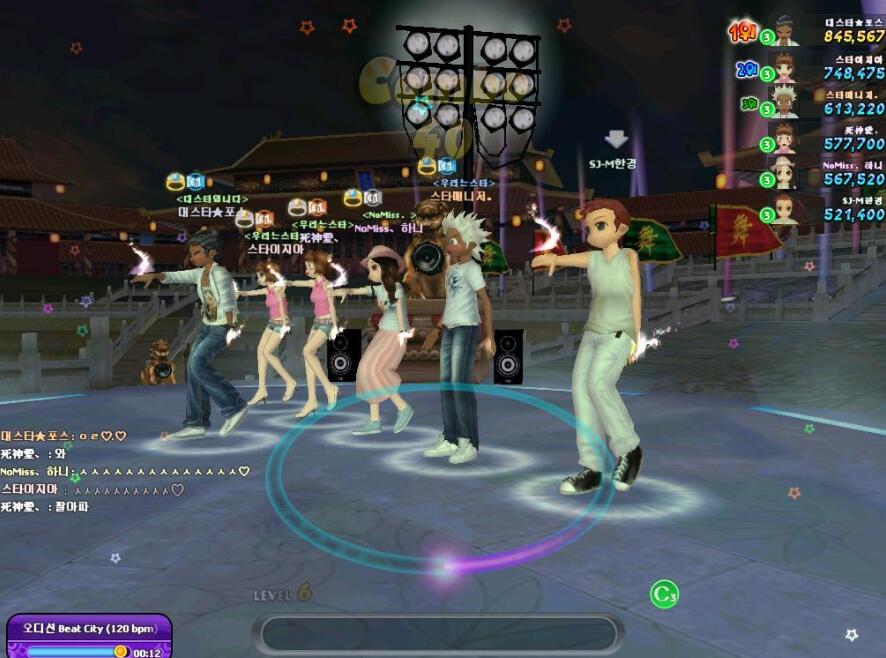Select SJ-M한경's portrait in the ranking list
The image size is (886, 658).
click(785, 209)
